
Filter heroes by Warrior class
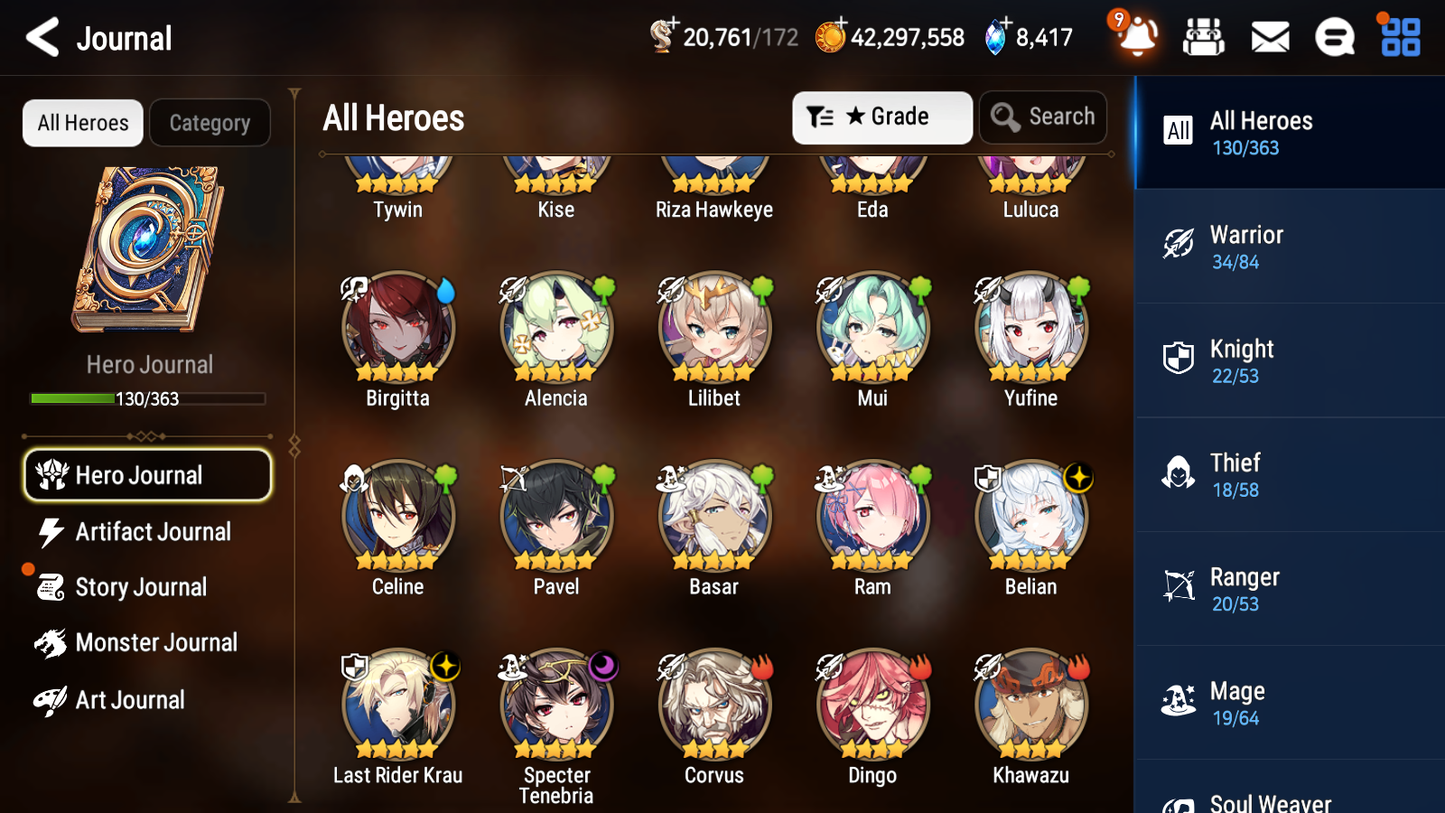pyautogui.click(x=1289, y=246)
